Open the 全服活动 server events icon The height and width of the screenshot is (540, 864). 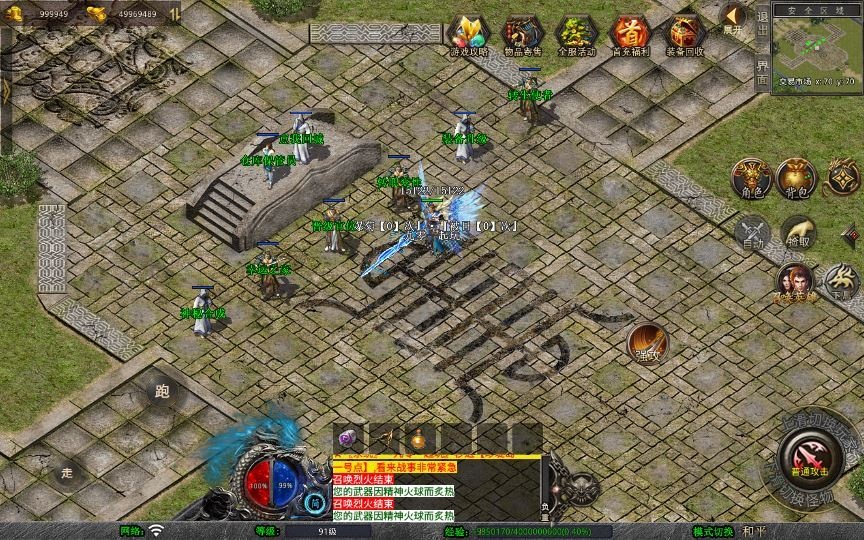point(576,35)
